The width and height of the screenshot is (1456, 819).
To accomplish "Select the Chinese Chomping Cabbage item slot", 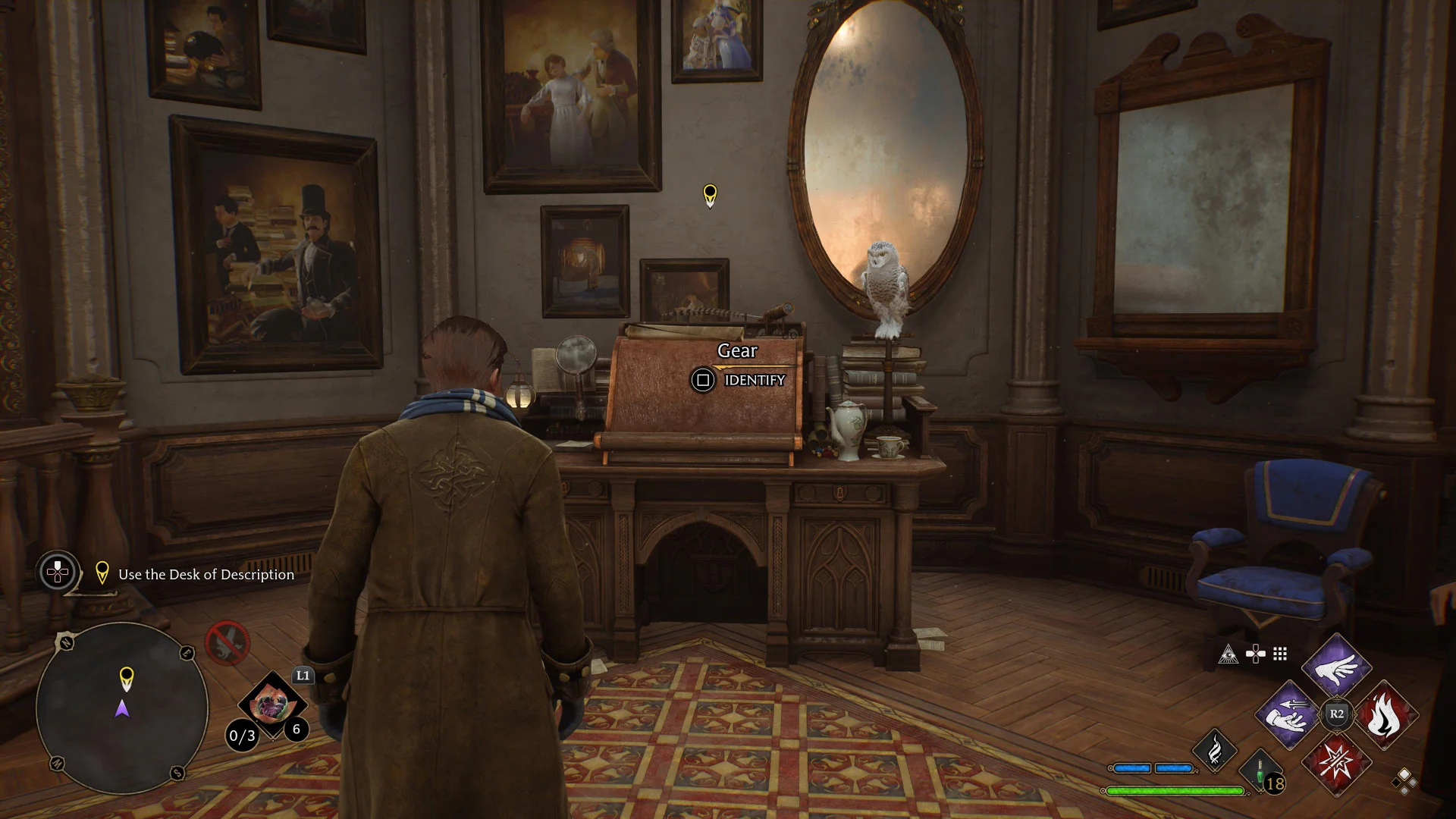I will 271,705.
